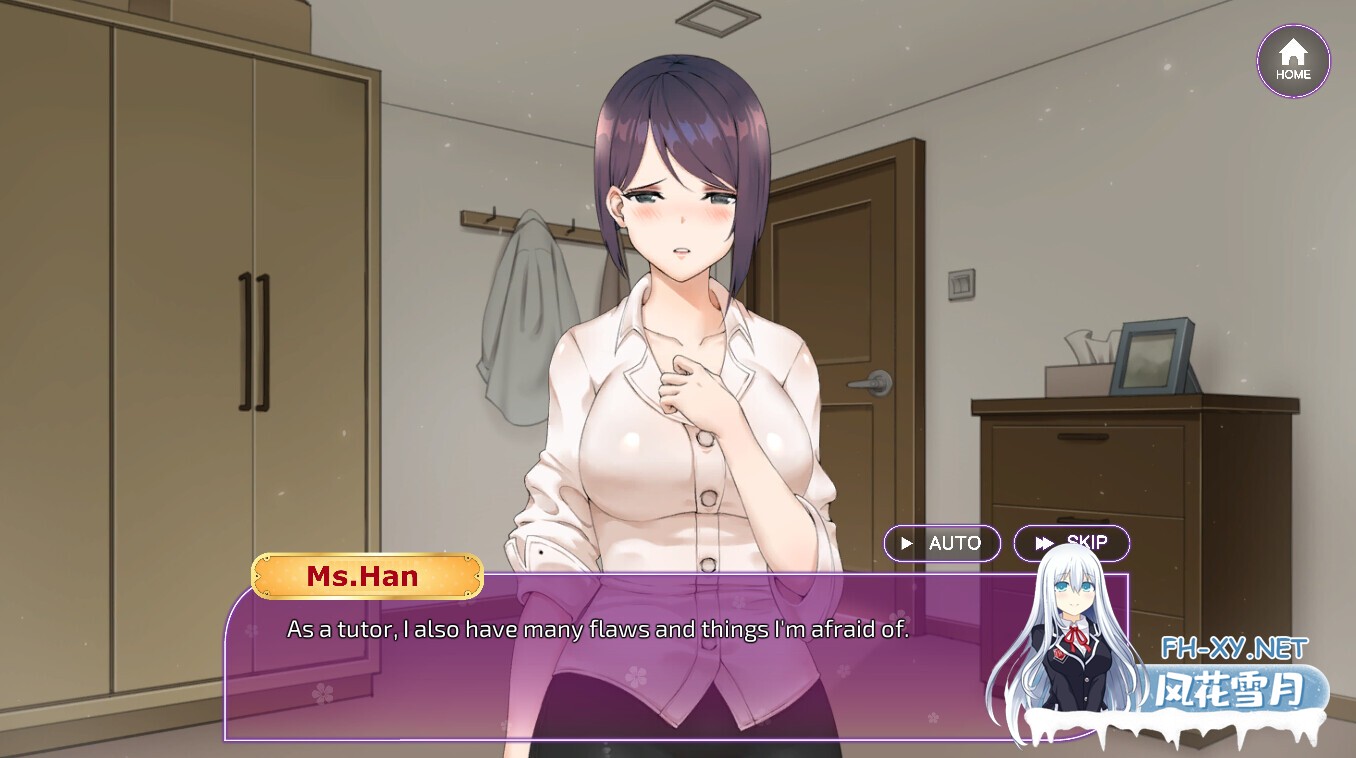Select the play triangle icon on AUTO

908,543
